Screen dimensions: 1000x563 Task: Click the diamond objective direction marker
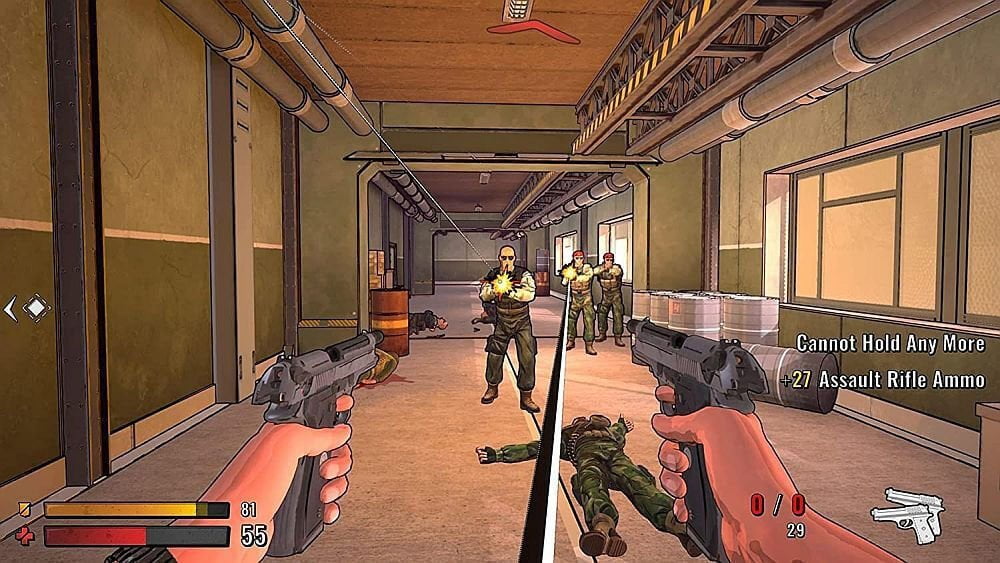pos(36,308)
